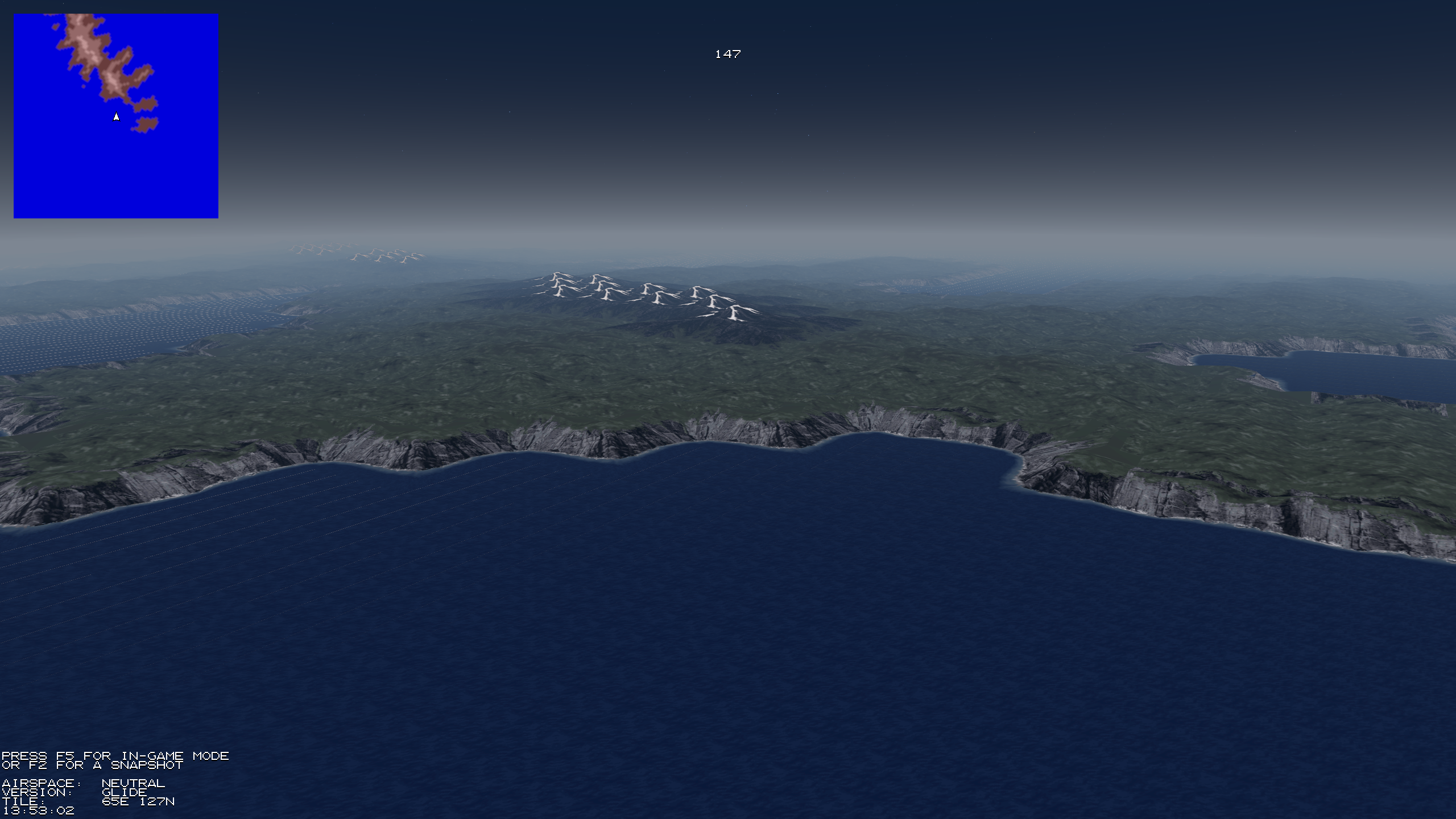This screenshot has height=819, width=1456.
Task: Select the snapshot option in the F2 prompt
Action: click(x=91, y=766)
